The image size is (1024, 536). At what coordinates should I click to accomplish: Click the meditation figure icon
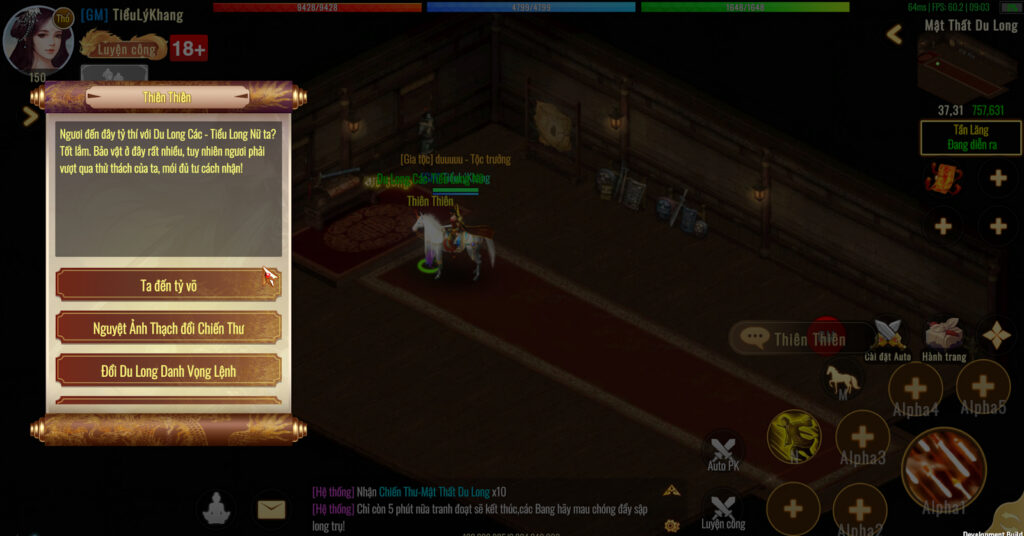(x=215, y=509)
